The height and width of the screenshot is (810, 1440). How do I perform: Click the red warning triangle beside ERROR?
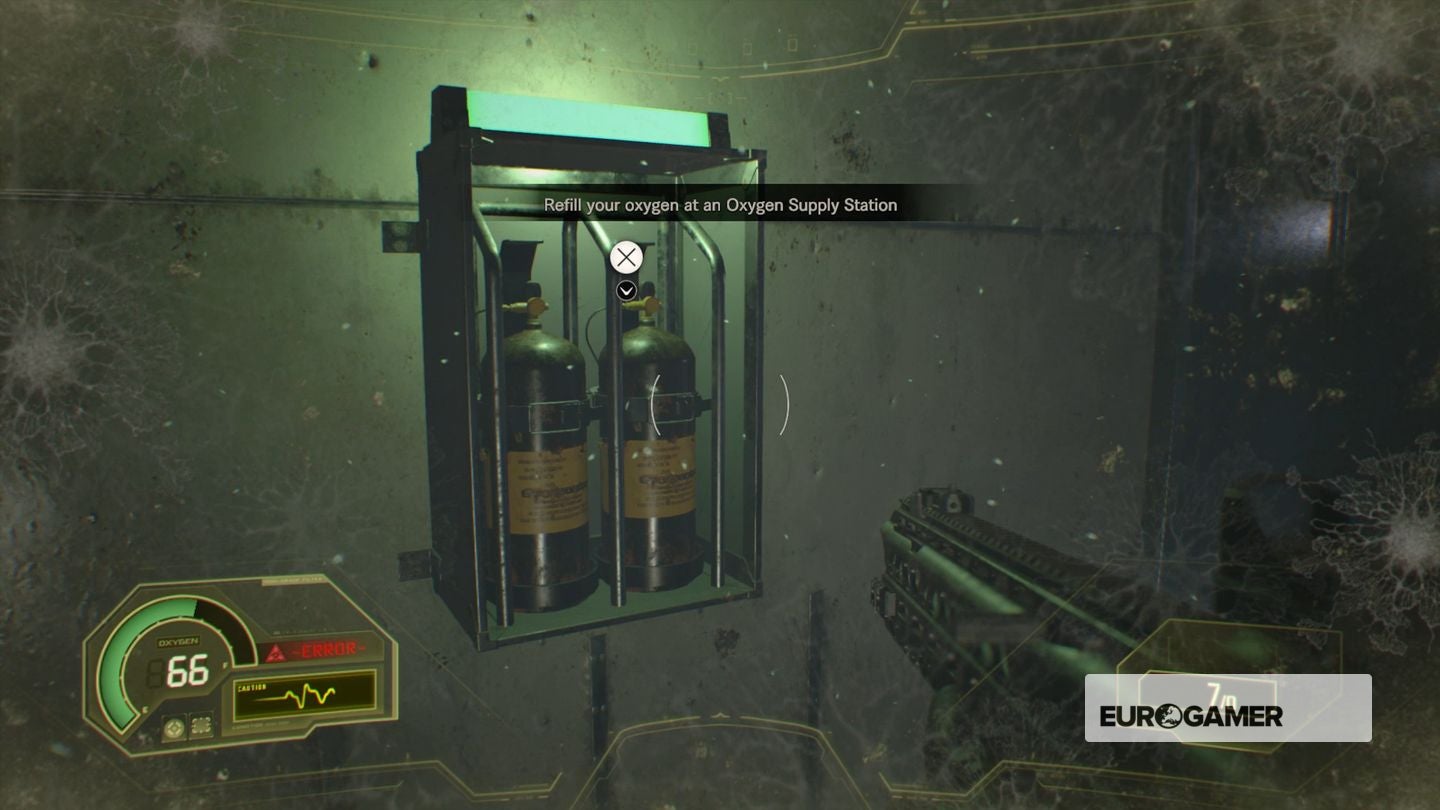coord(276,652)
